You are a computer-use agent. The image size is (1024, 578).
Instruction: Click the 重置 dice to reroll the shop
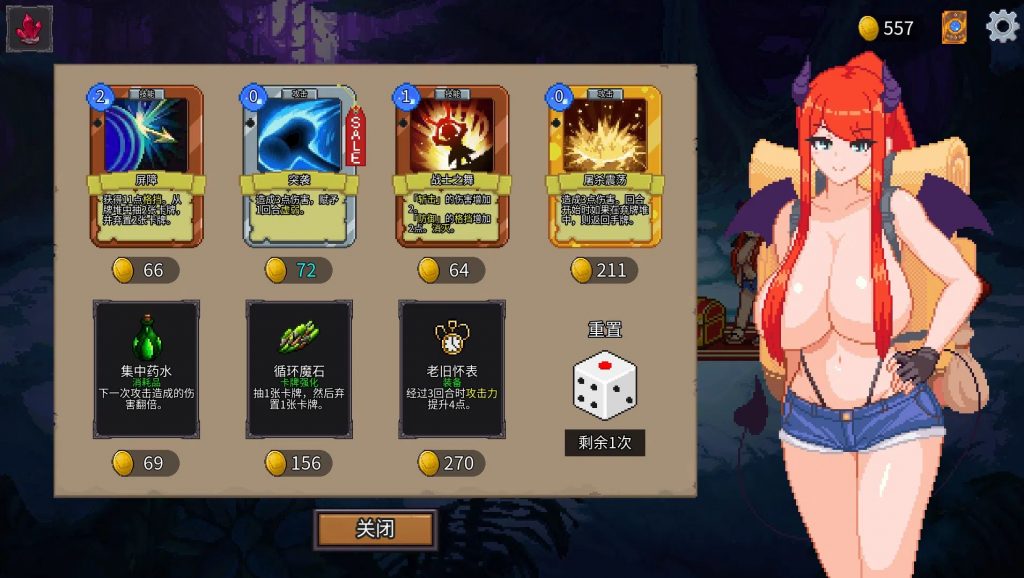604,385
